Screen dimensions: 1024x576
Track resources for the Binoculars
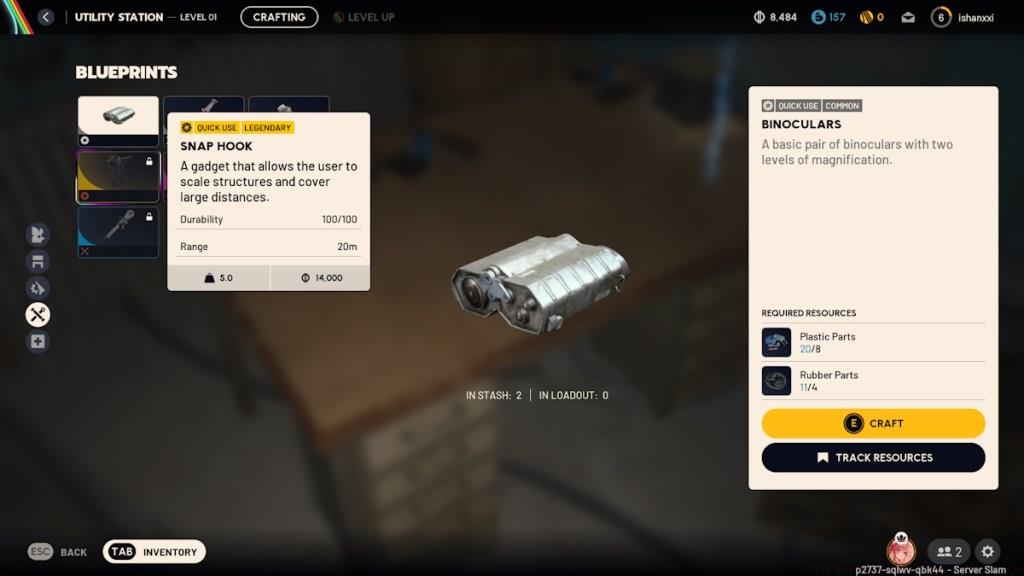[873, 457]
